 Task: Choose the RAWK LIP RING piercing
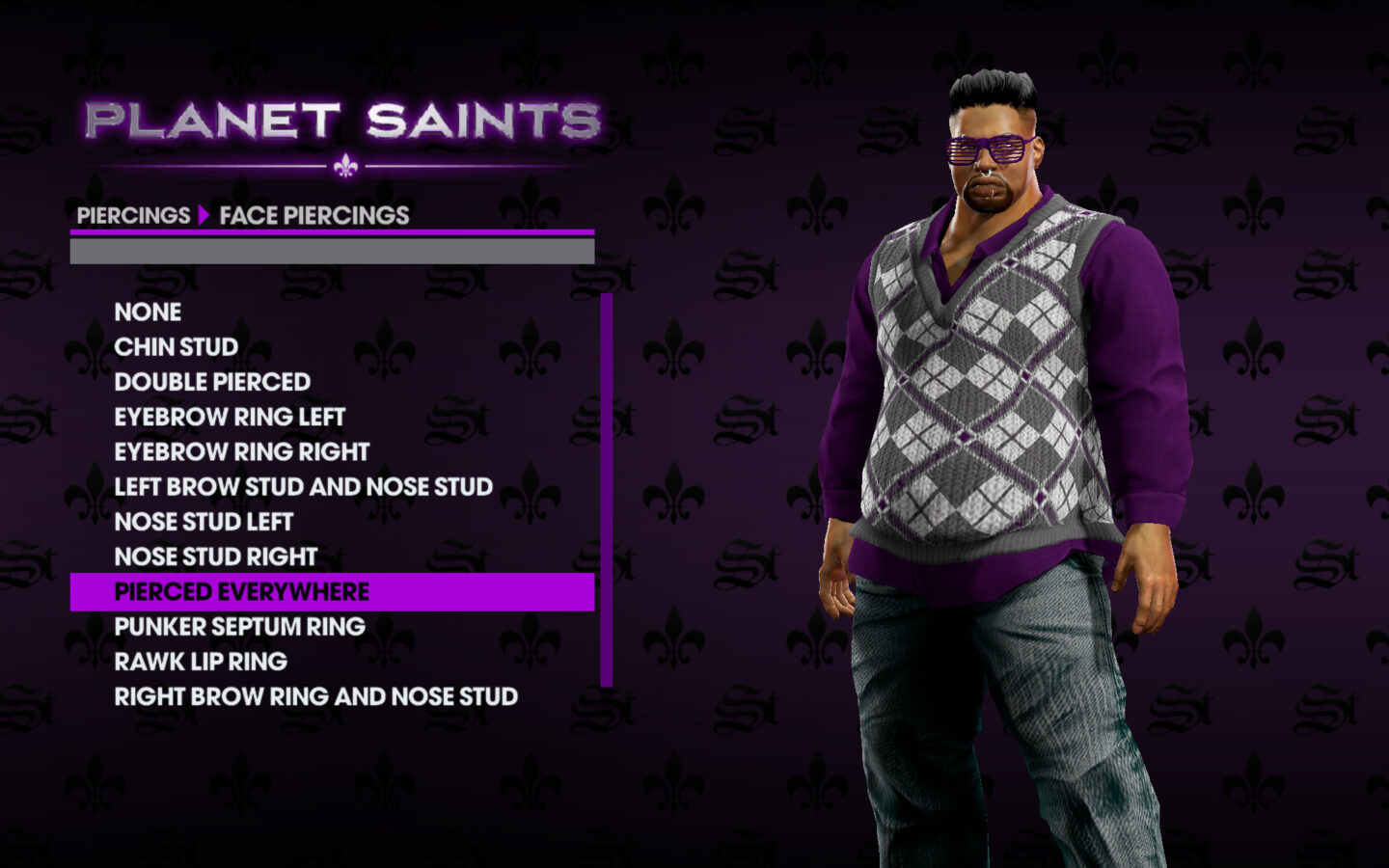(x=200, y=661)
